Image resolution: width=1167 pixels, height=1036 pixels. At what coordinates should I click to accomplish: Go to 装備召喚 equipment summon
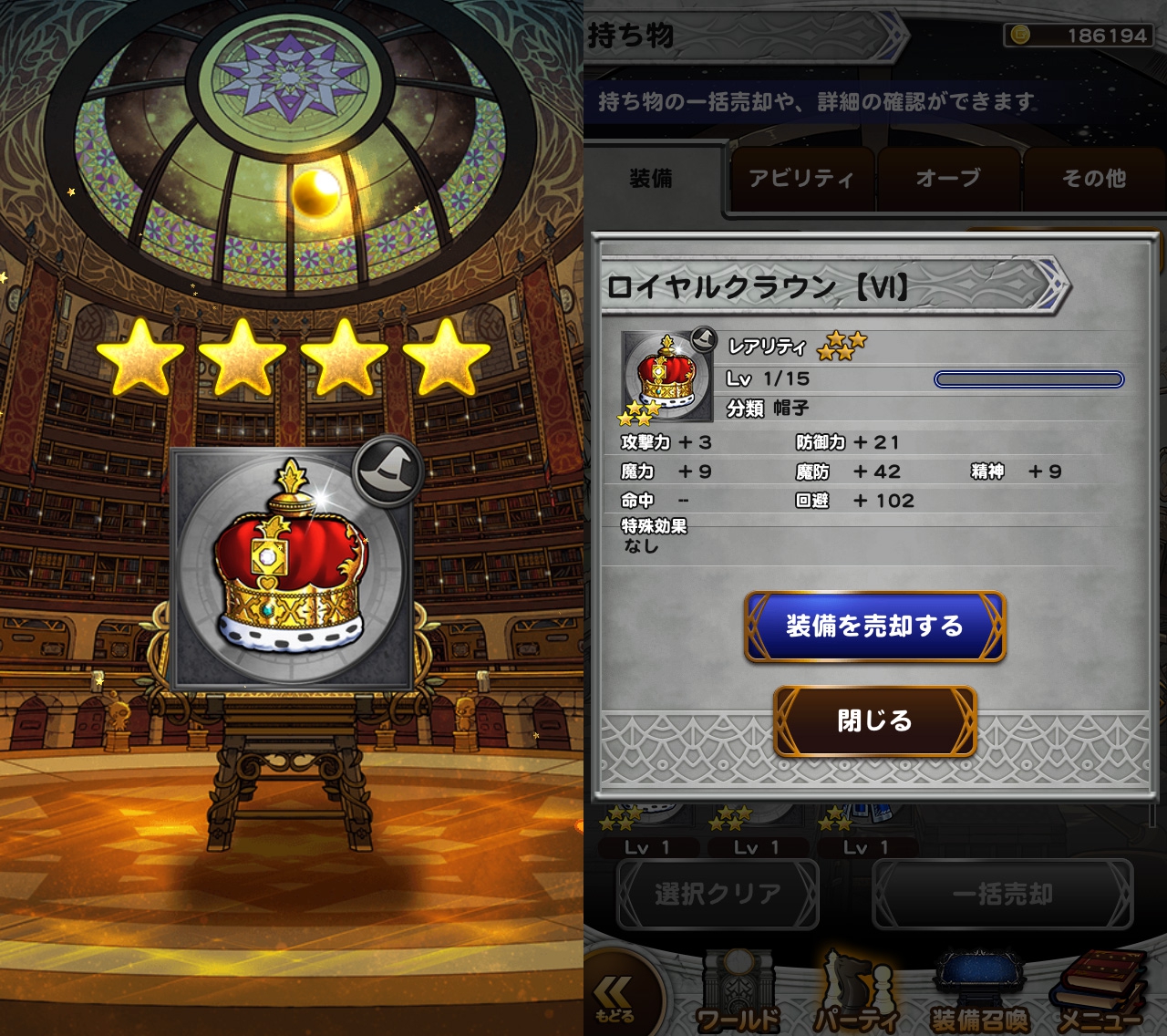pyautogui.click(x=979, y=996)
